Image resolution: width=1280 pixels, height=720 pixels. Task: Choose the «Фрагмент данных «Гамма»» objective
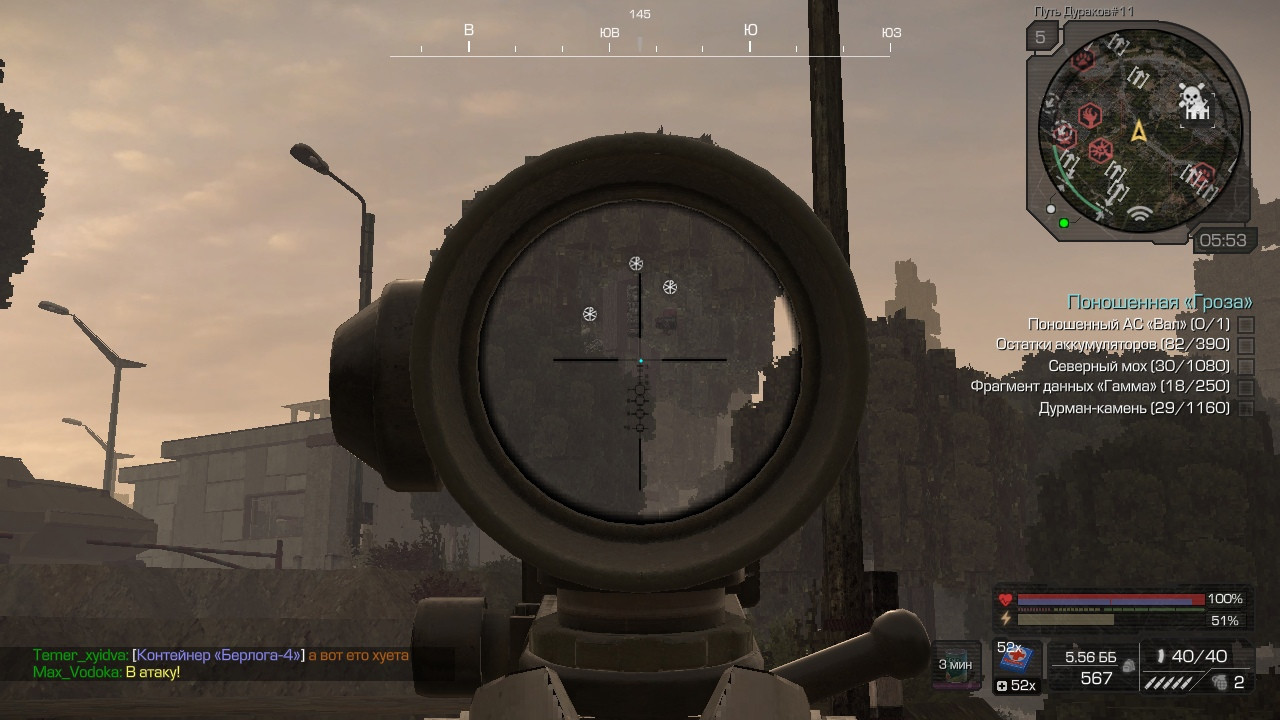(x=1099, y=387)
